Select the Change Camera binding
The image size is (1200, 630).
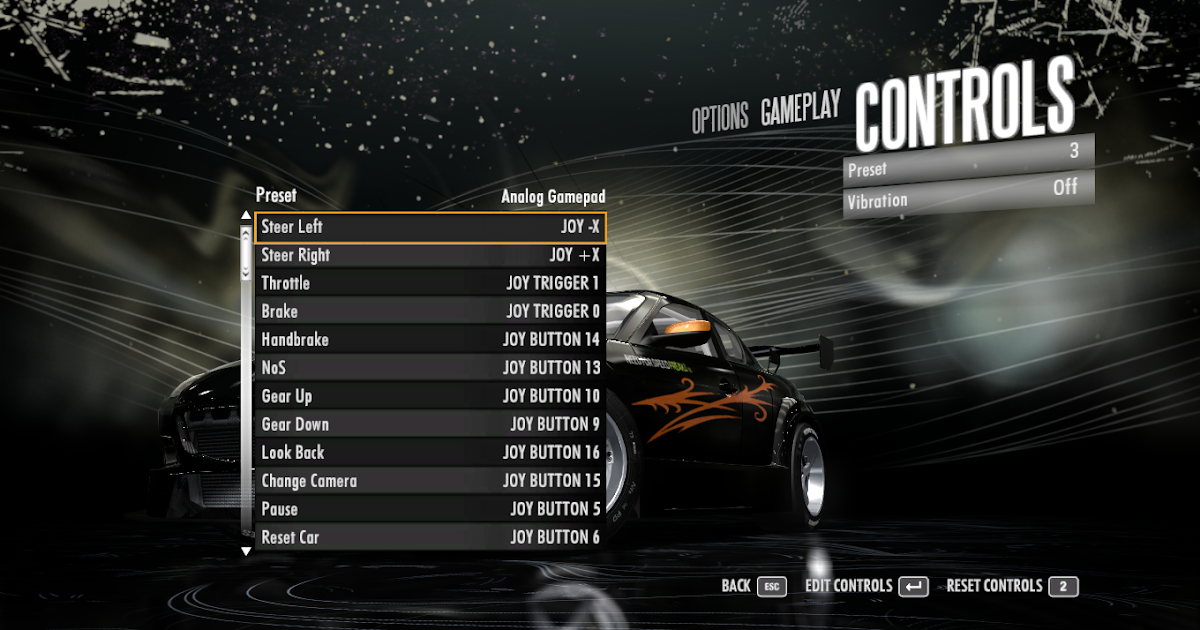tap(430, 481)
